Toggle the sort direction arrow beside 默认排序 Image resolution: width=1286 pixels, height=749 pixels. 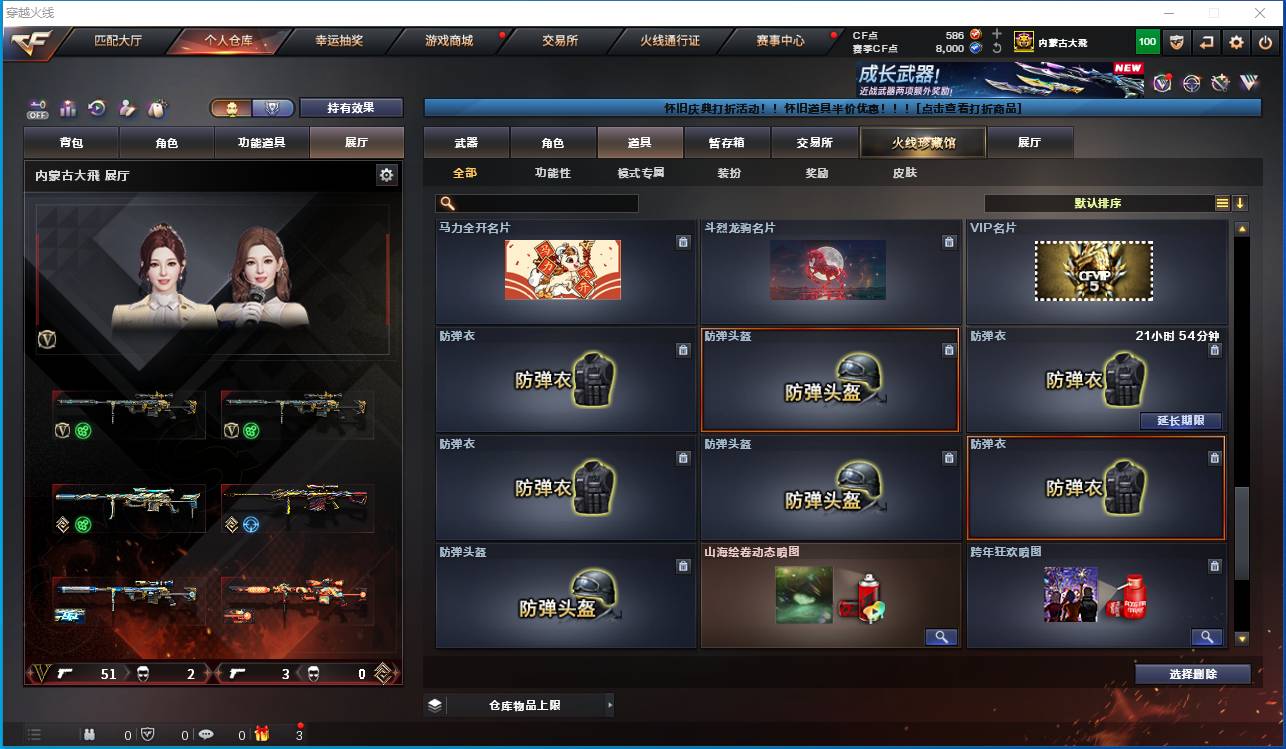1240,202
